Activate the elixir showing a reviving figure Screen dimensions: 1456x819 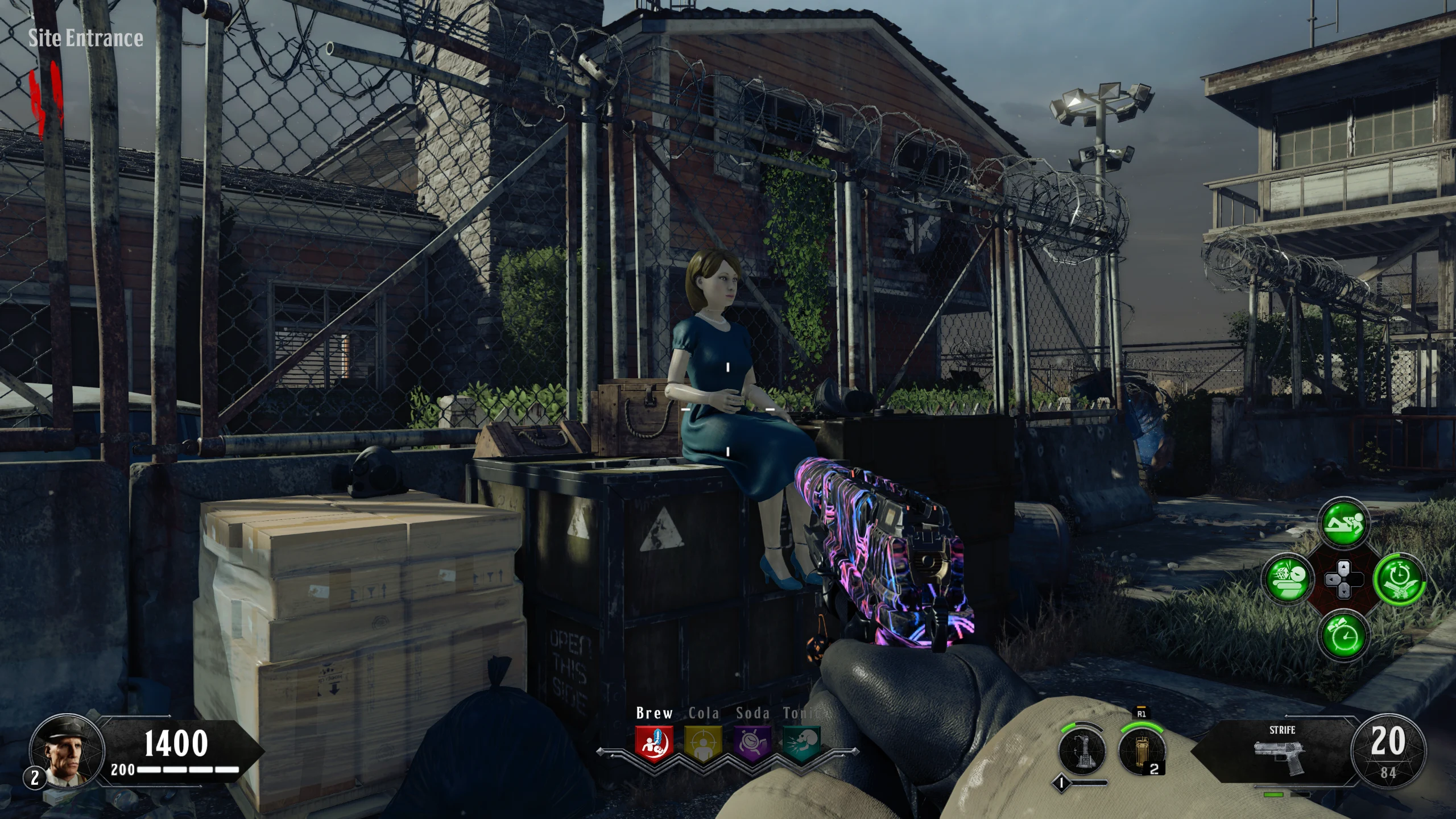(x=1343, y=523)
